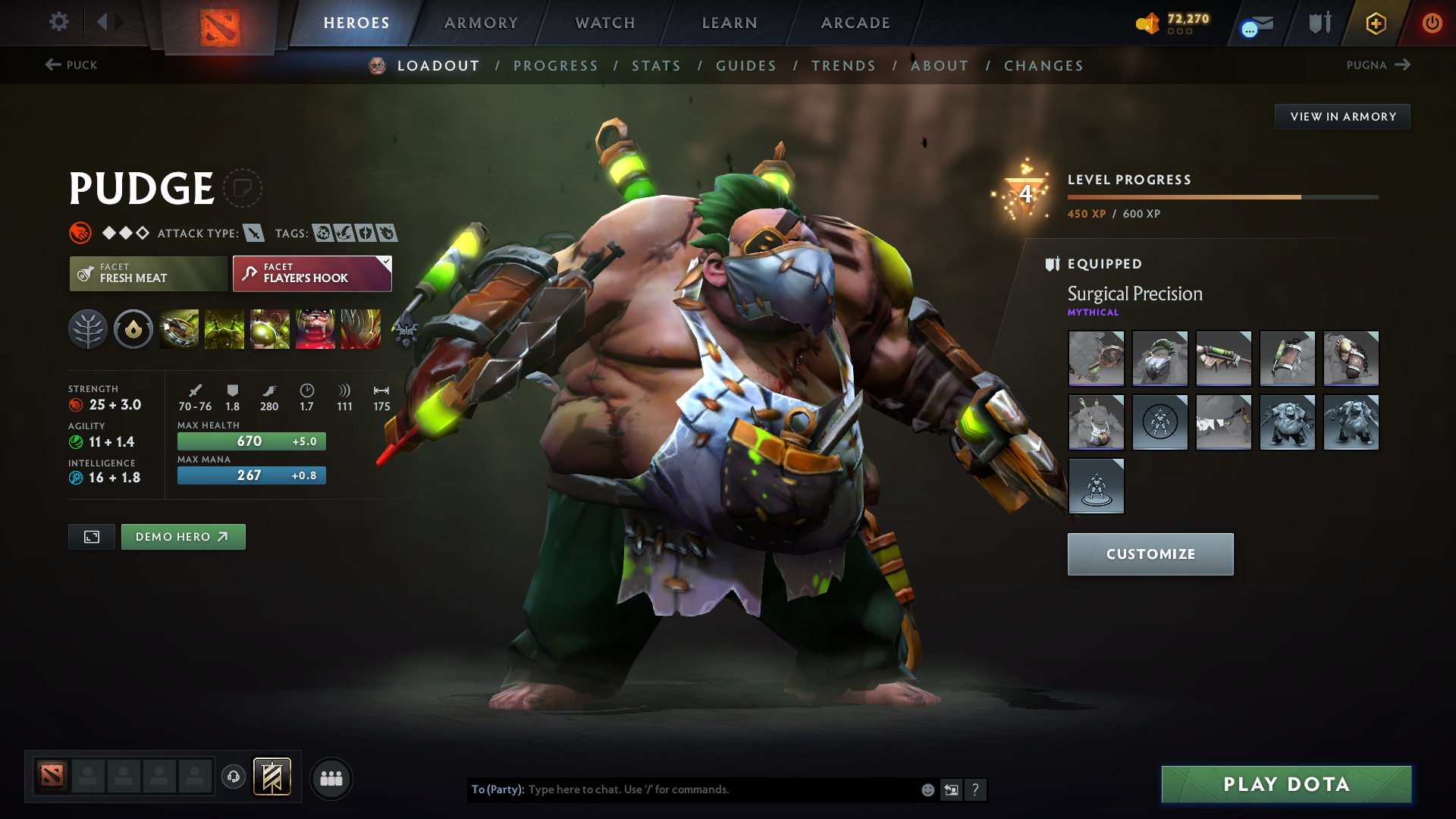Screen dimensions: 1456x819
Task: Click the Dismember ultimate ability icon
Action: (315, 328)
